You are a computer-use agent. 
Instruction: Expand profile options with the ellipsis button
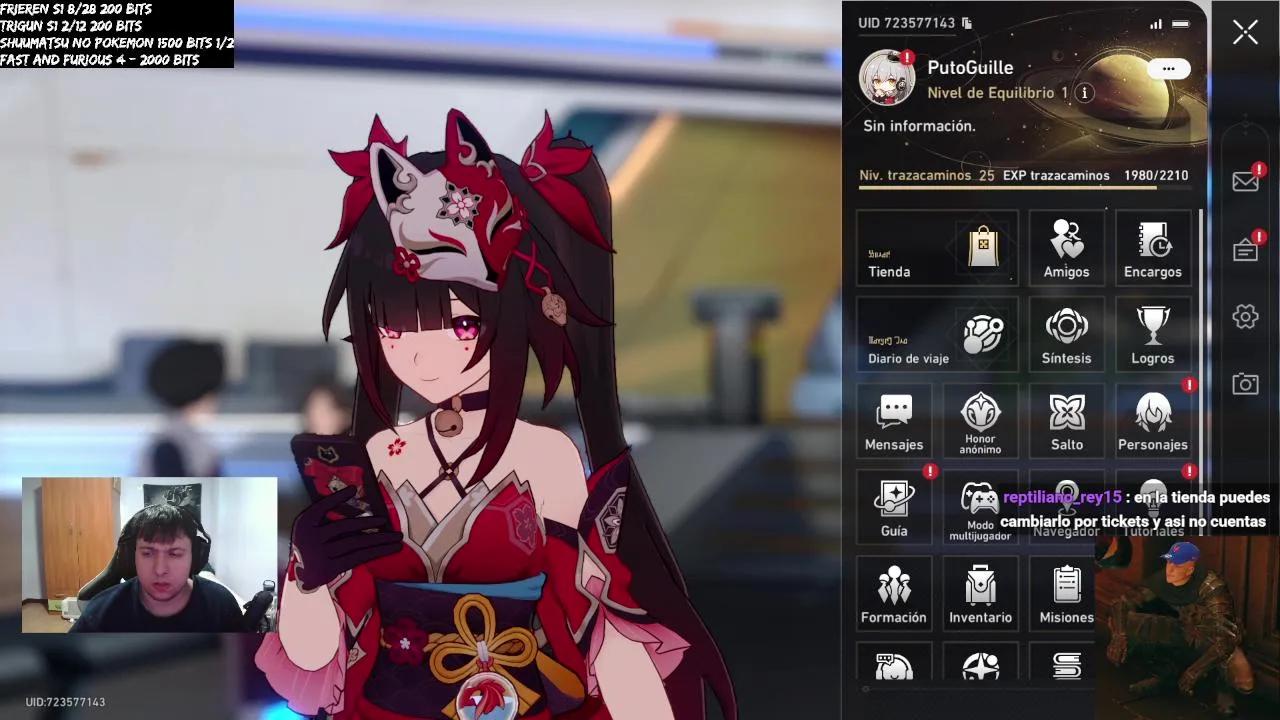(1167, 68)
